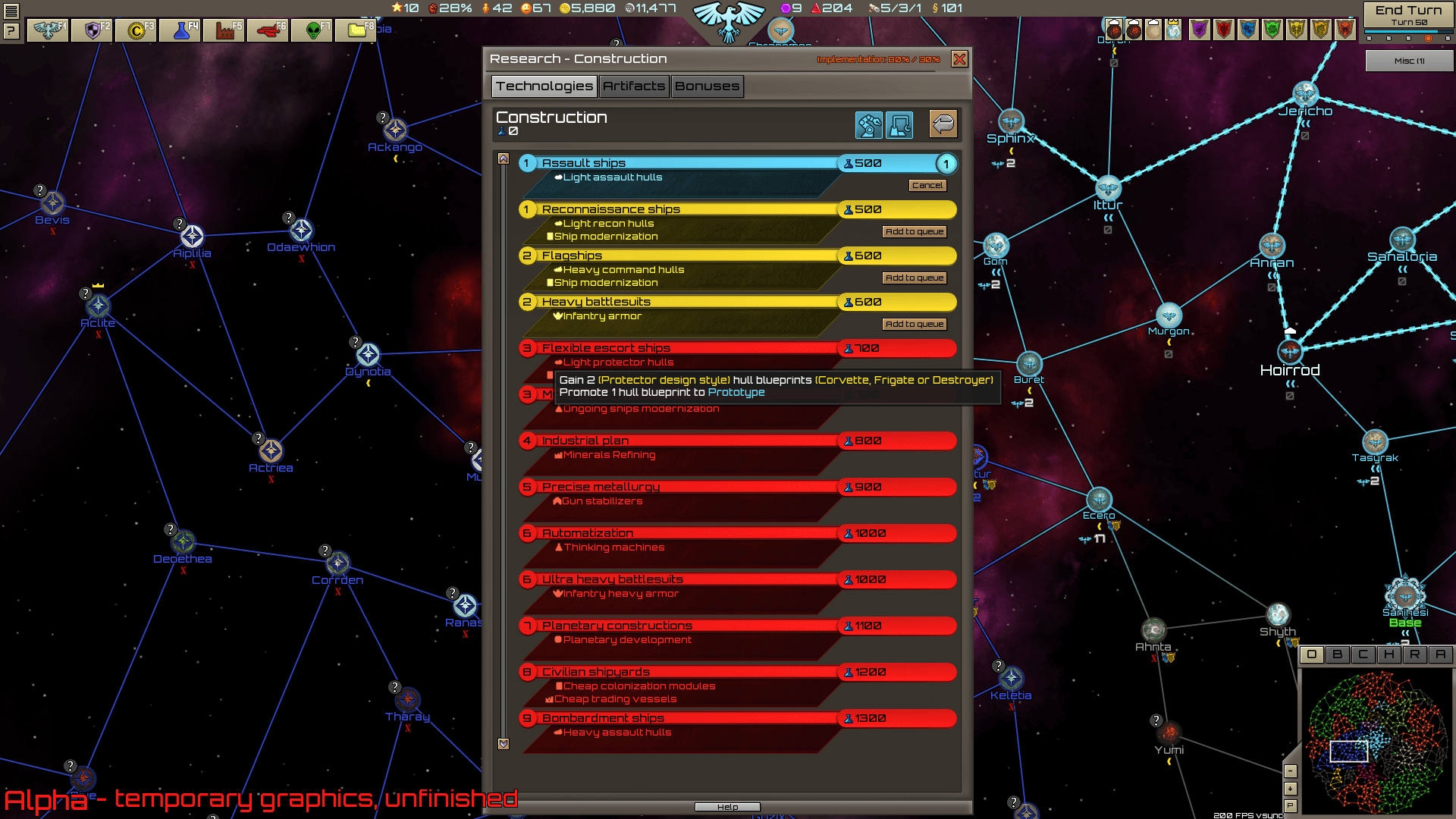
Task: Open the Misc (1) dropdown
Action: click(1408, 60)
